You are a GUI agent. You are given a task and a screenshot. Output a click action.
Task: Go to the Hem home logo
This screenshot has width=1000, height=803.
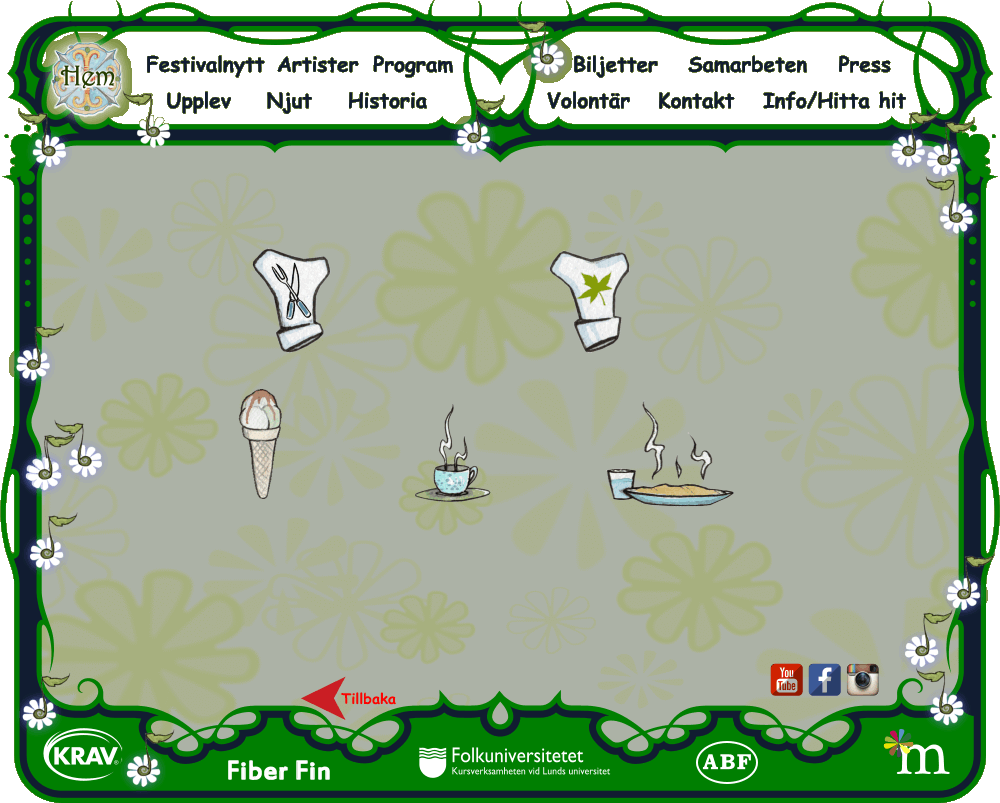(x=86, y=75)
